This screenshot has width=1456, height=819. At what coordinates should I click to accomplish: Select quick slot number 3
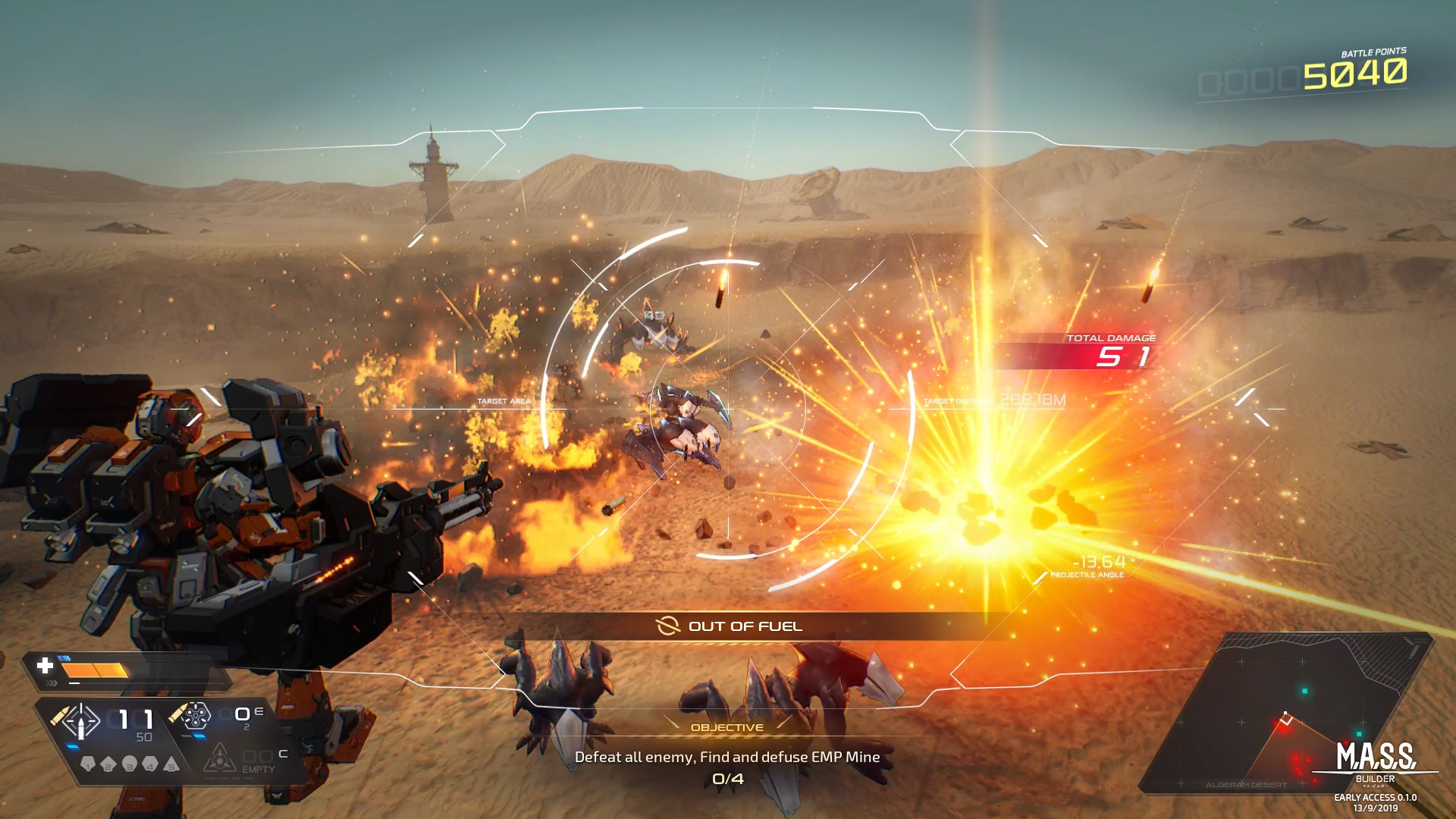click(130, 764)
